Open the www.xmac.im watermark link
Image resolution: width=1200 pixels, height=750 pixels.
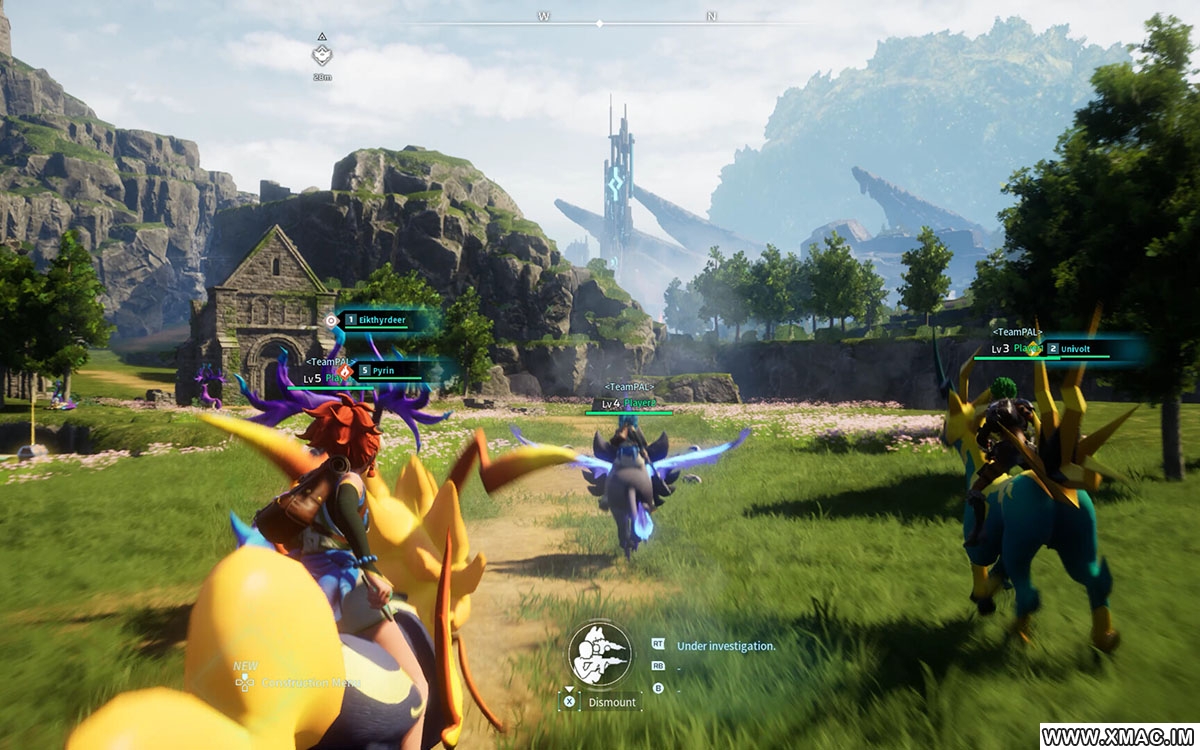click(1118, 737)
